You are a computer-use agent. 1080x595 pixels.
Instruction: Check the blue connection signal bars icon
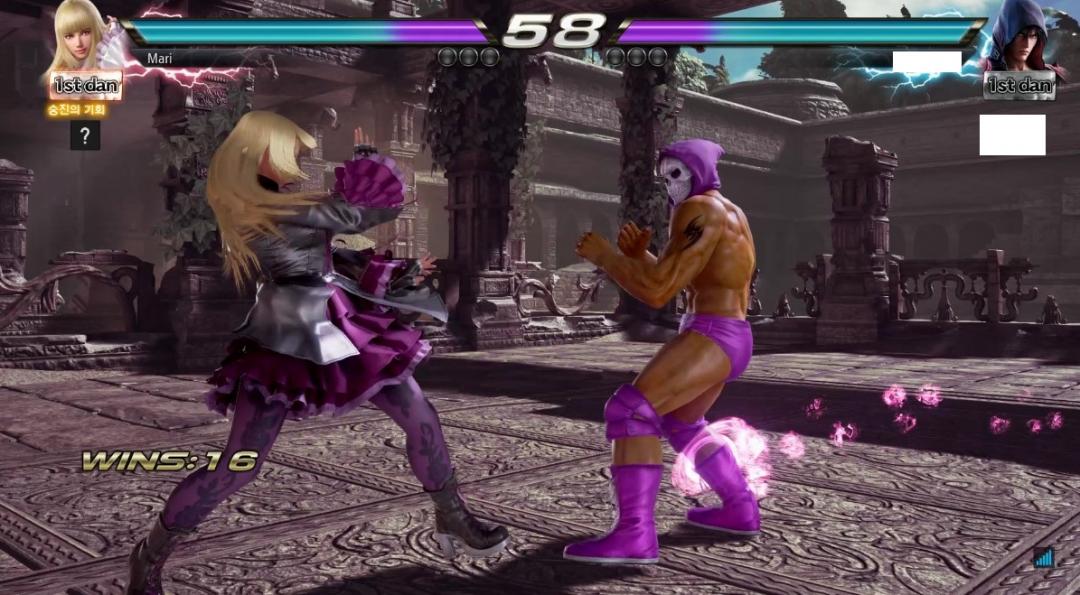tap(1045, 557)
